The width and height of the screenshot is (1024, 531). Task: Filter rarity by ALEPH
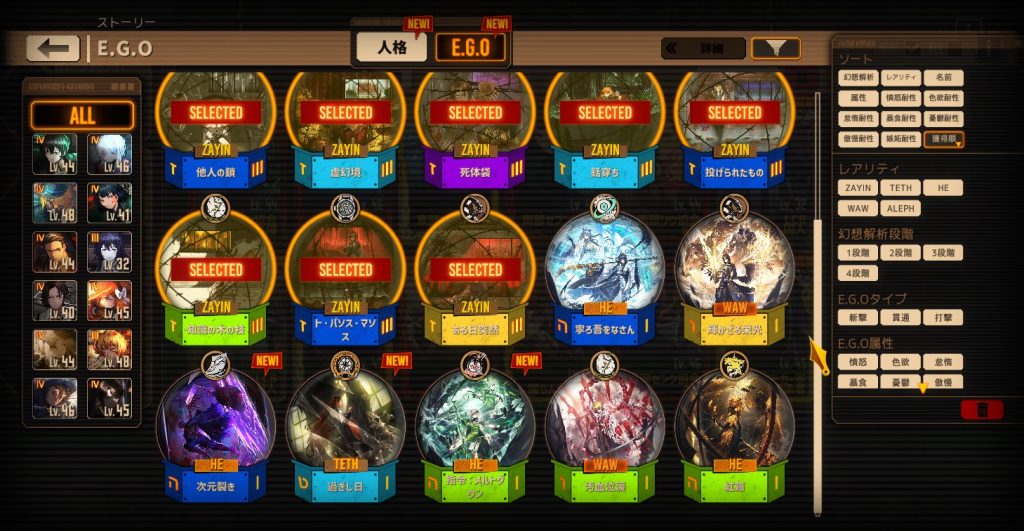(900, 208)
